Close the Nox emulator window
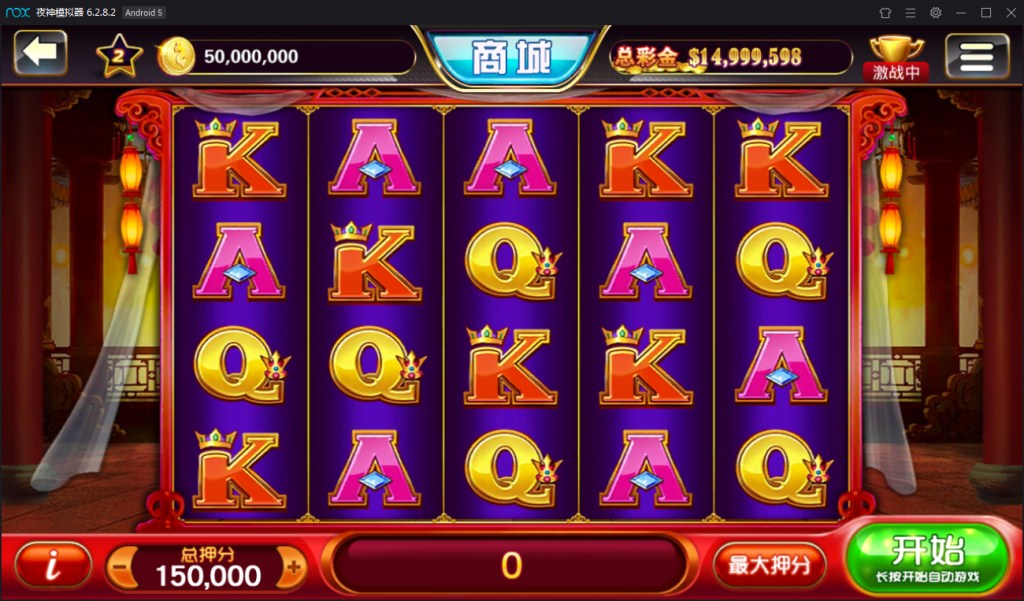Image resolution: width=1024 pixels, height=601 pixels. pos(1009,12)
